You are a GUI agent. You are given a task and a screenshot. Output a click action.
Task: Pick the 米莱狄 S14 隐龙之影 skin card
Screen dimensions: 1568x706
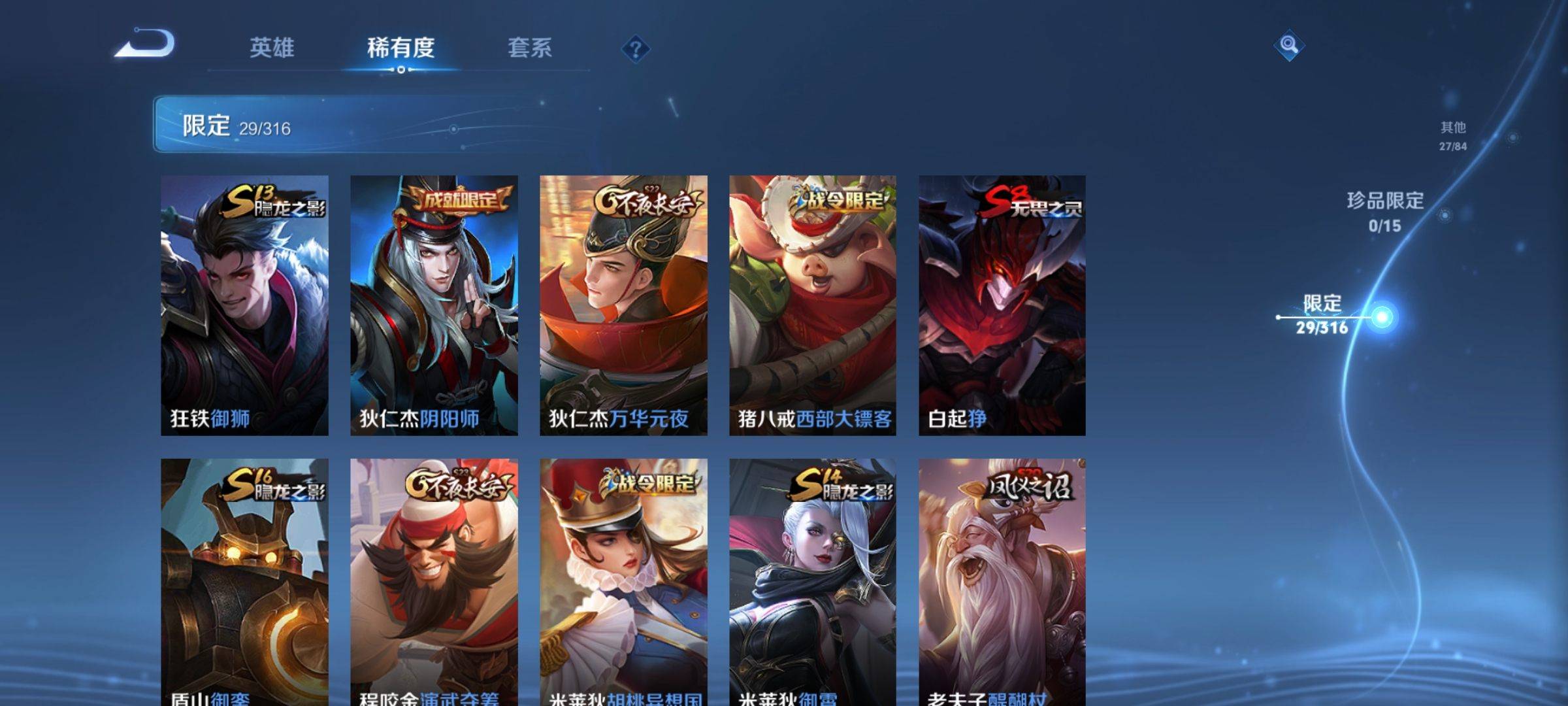813,582
